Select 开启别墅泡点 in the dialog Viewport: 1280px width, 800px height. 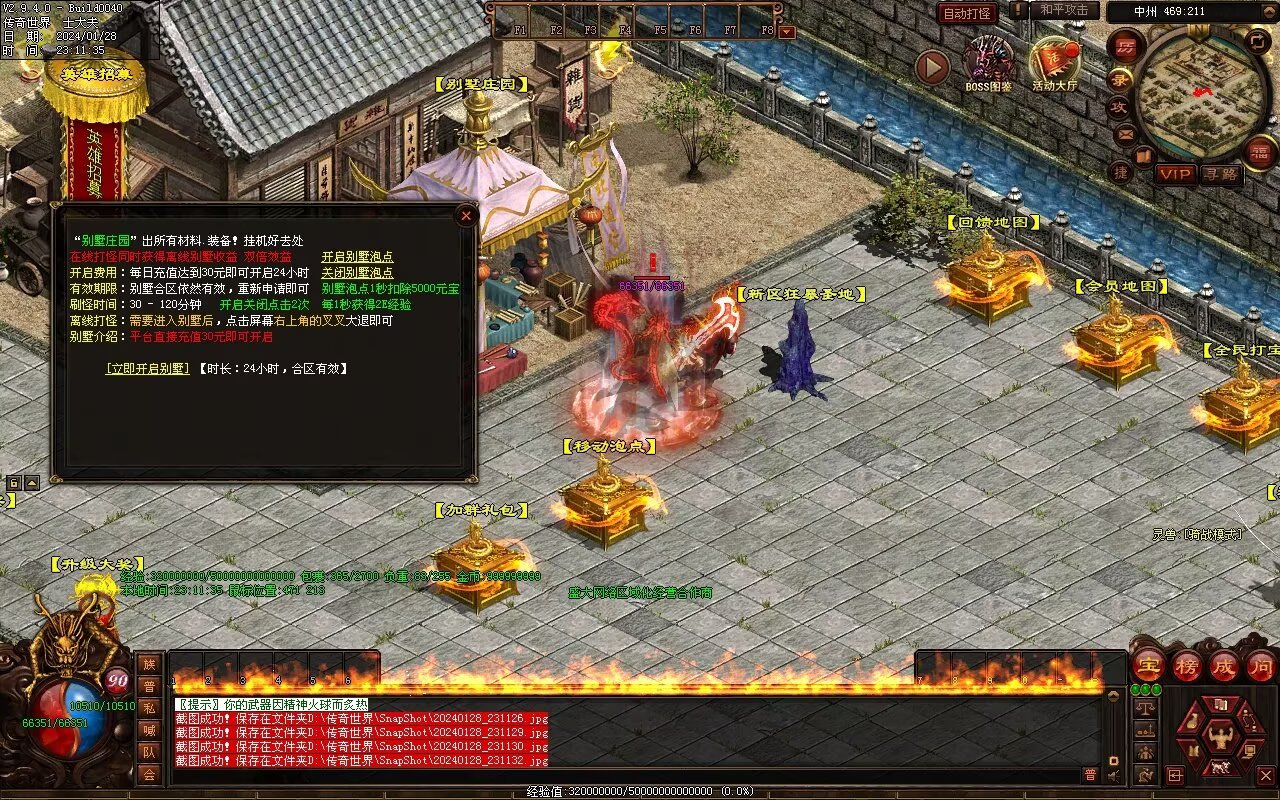pyautogui.click(x=357, y=256)
